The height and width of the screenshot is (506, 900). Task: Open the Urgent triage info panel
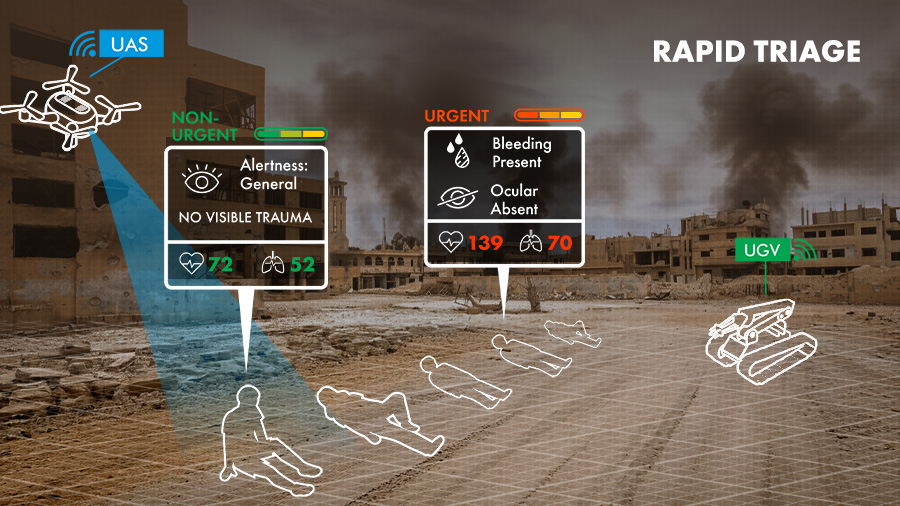504,196
